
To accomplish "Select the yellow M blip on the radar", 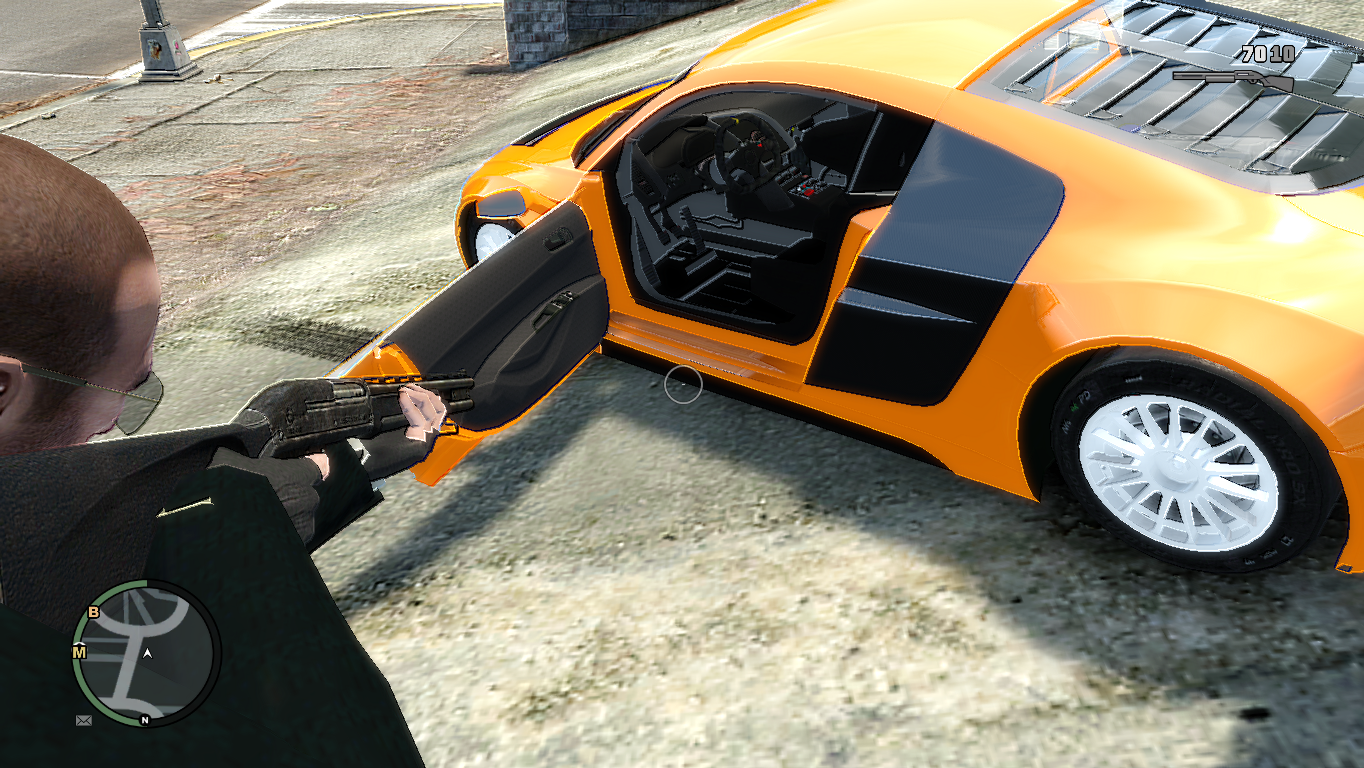I will [79, 653].
